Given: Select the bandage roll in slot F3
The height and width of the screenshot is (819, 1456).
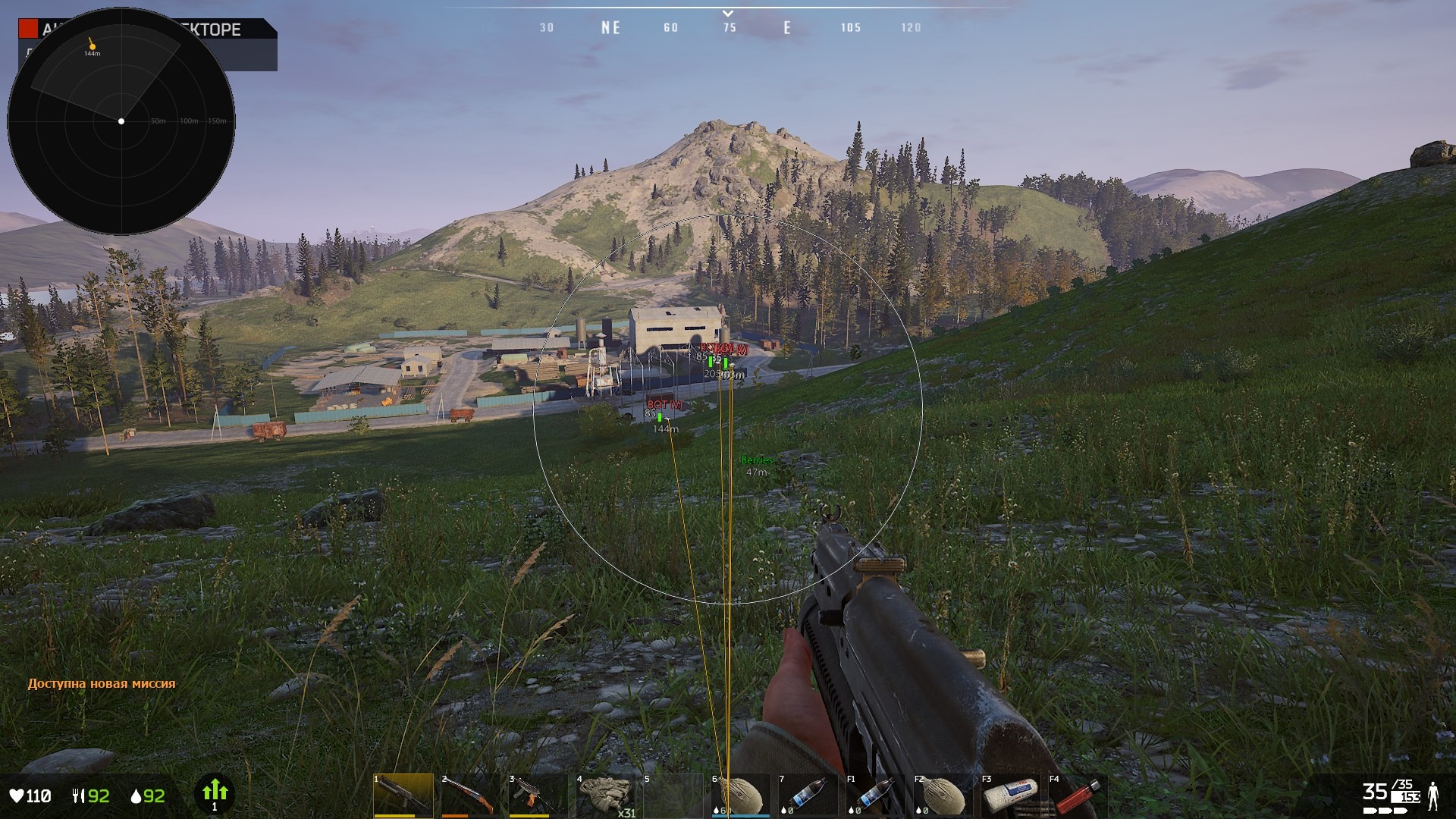Looking at the screenshot, I should point(1009,795).
